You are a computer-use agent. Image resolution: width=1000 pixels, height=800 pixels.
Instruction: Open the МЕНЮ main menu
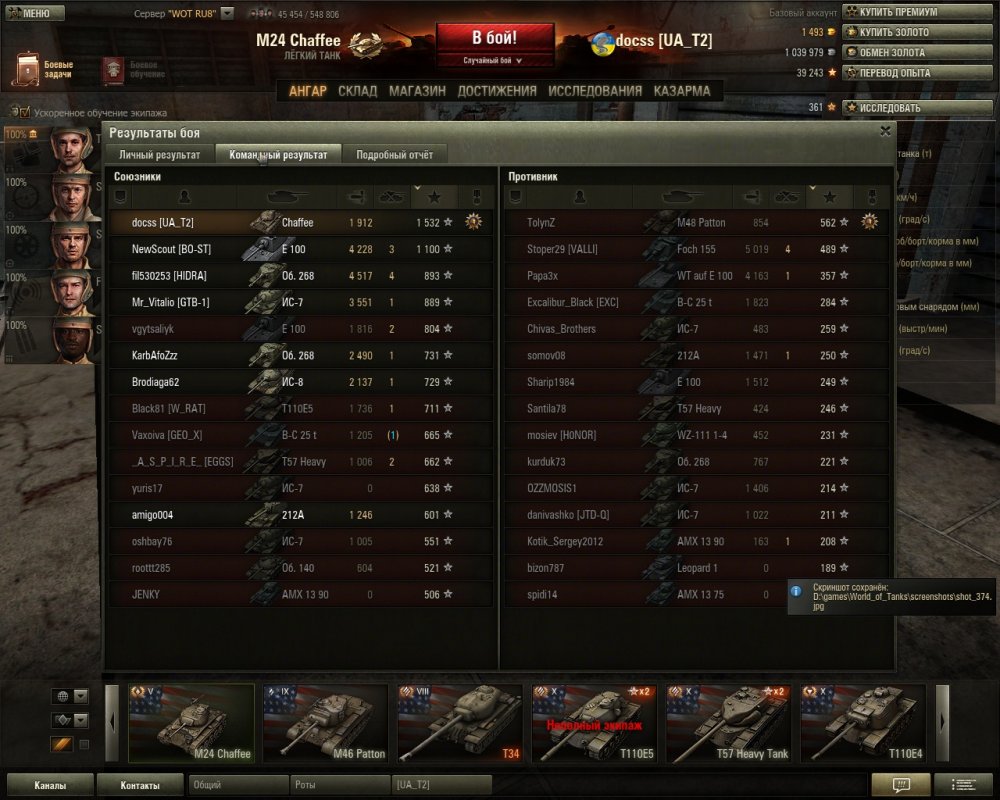35,14
